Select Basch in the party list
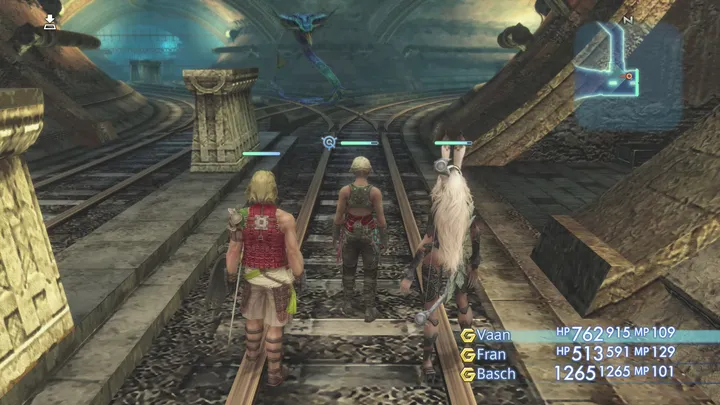This screenshot has height=405, width=720. [496, 374]
